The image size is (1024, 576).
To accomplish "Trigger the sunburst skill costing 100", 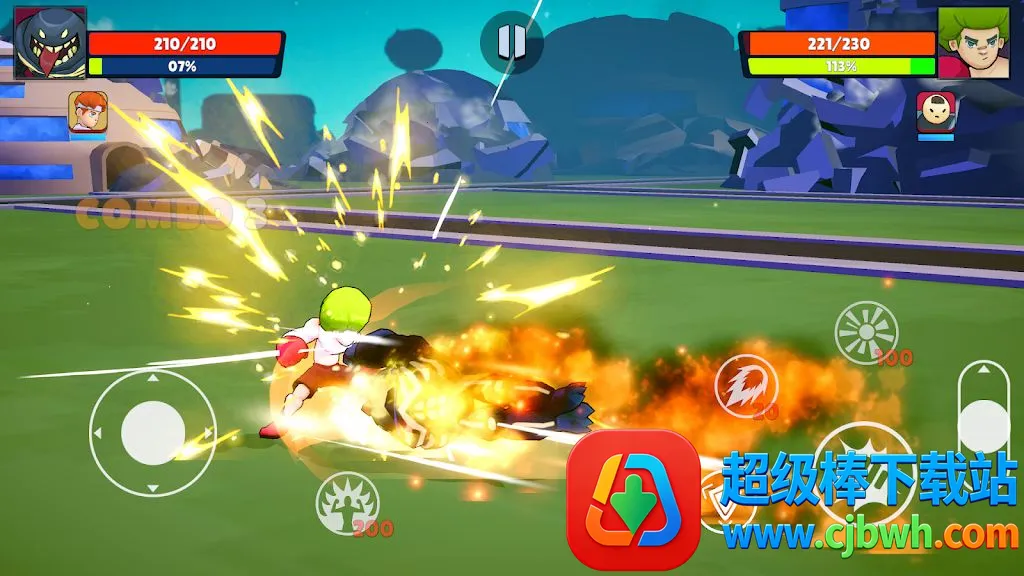I will [x=866, y=332].
